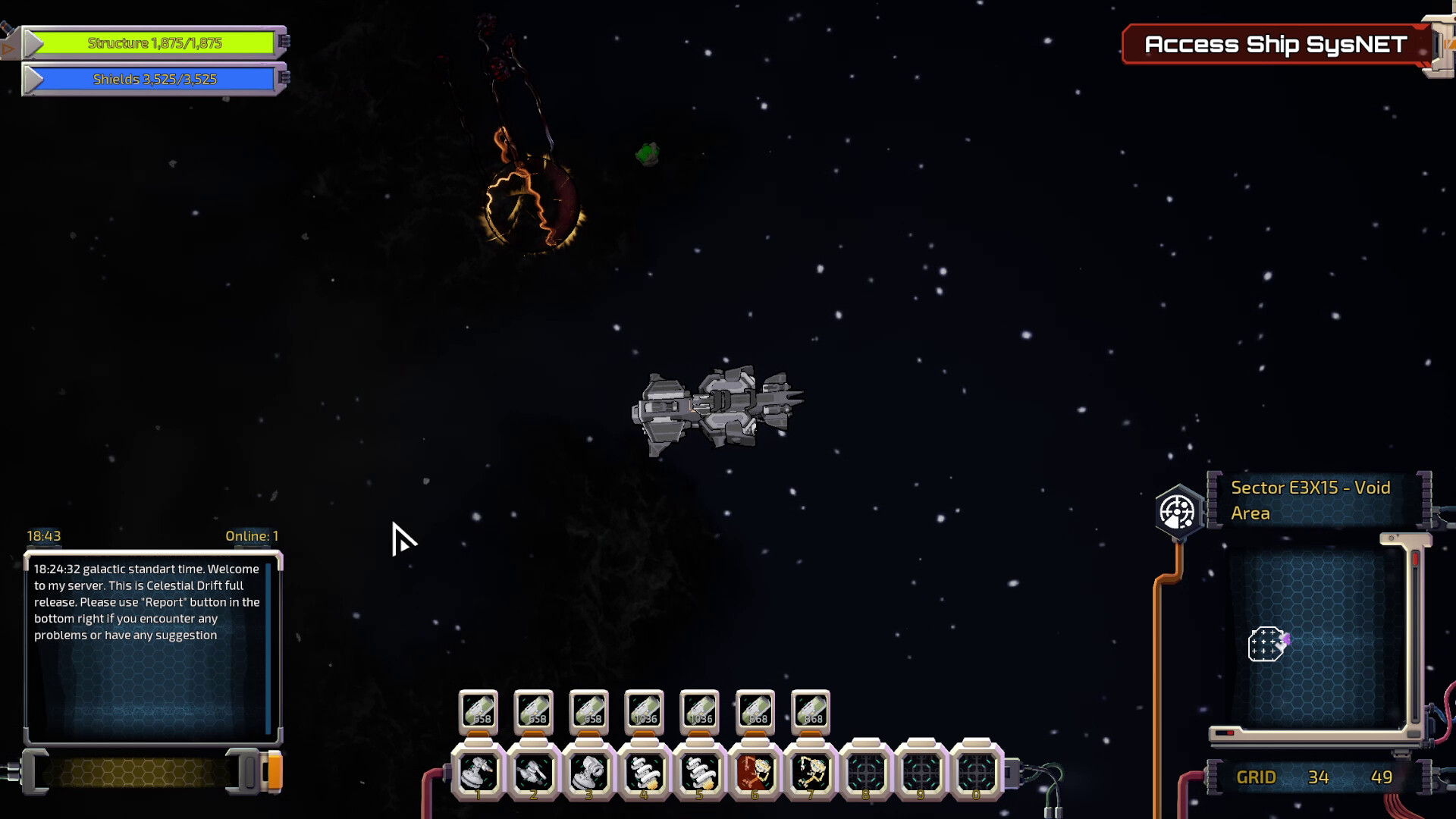Open the Access Ship SysNET menu

point(1276,45)
